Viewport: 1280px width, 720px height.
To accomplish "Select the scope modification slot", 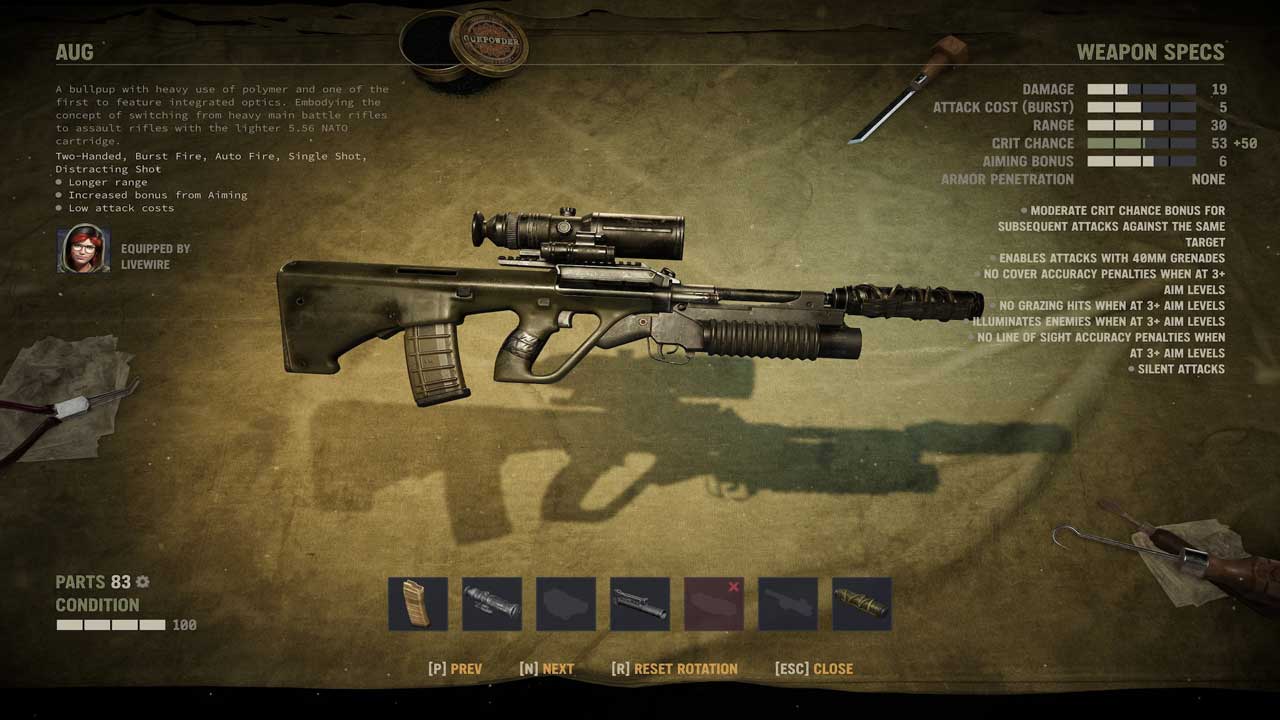I will [492, 604].
